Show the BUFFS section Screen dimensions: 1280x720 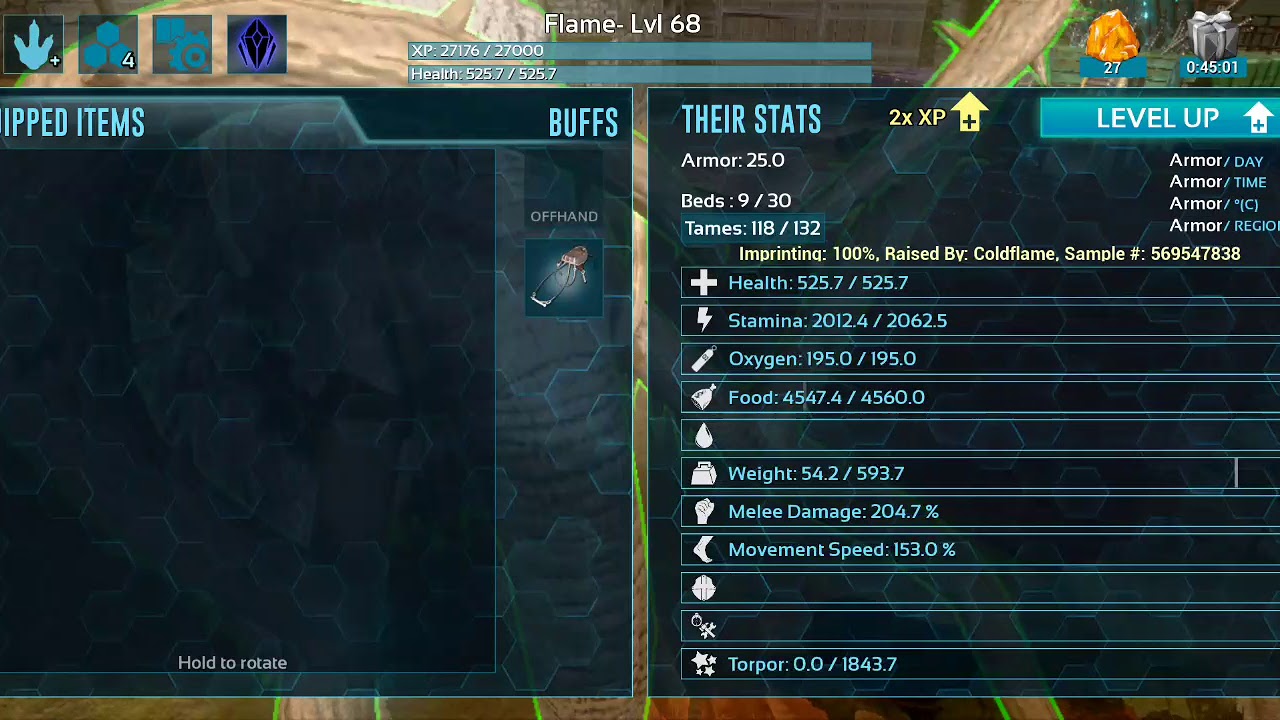[583, 123]
